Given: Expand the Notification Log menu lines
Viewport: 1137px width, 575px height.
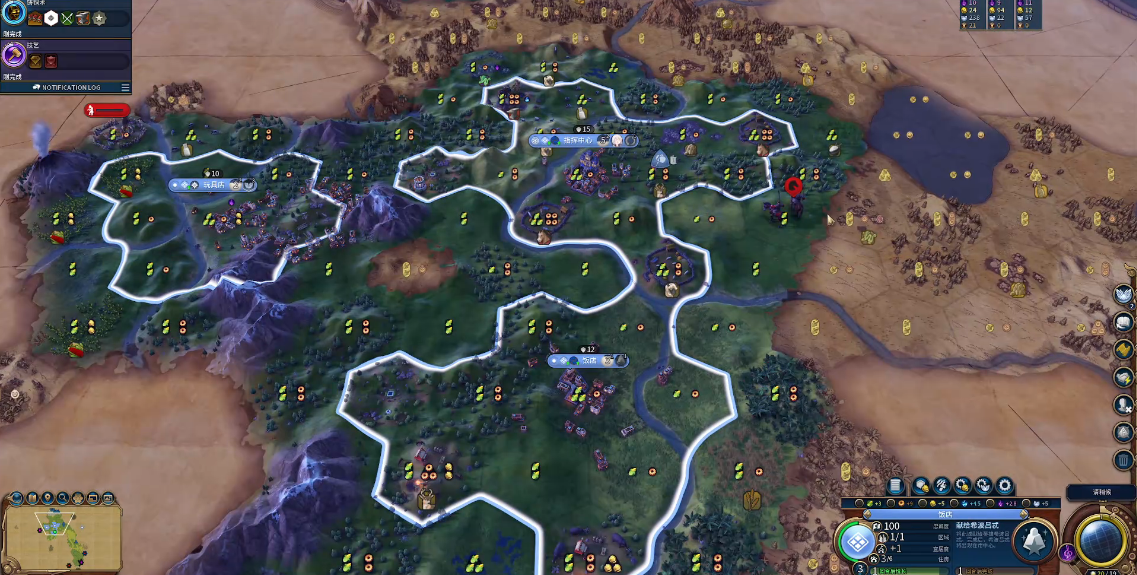Looking at the screenshot, I should tap(125, 87).
